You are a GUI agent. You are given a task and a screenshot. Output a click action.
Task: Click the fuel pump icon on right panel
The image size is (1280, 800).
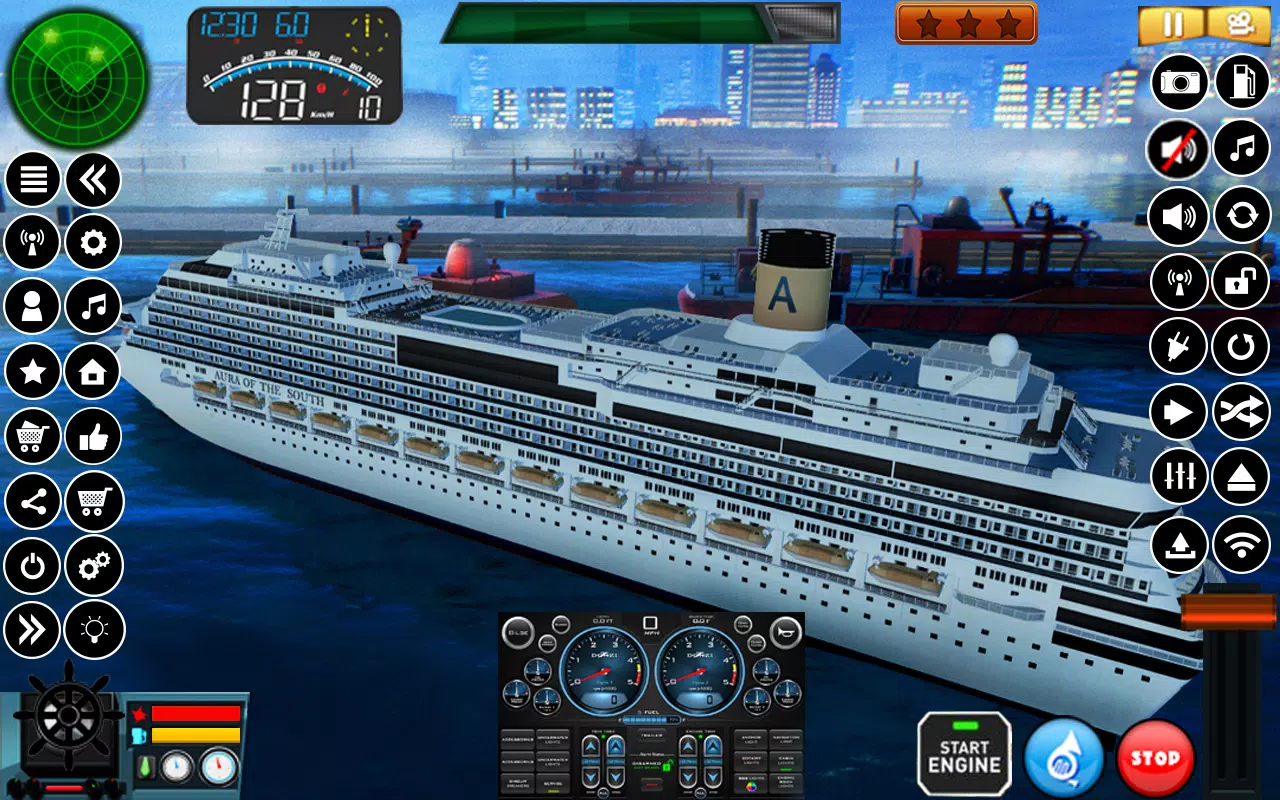point(1241,83)
